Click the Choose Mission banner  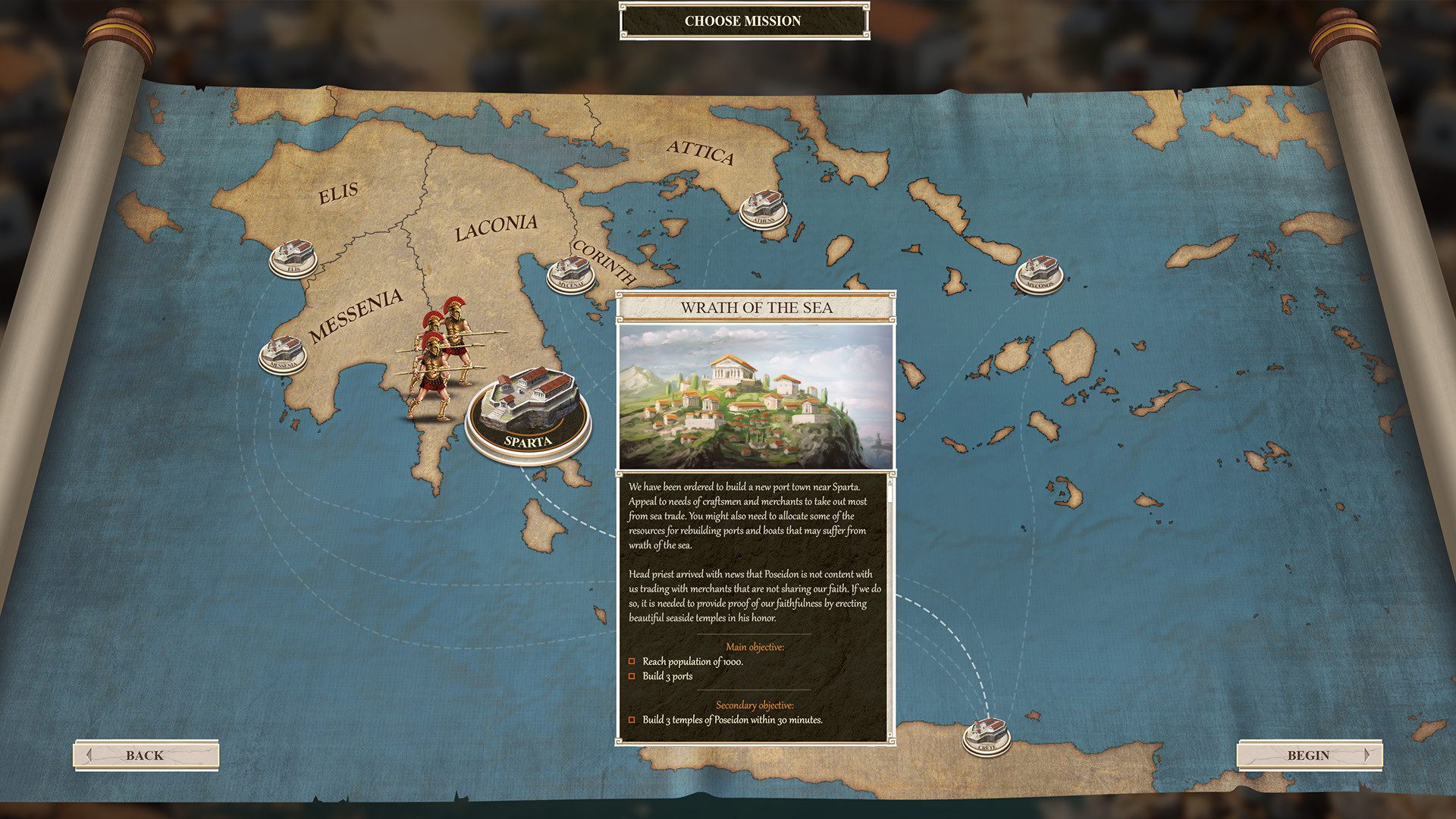[743, 20]
